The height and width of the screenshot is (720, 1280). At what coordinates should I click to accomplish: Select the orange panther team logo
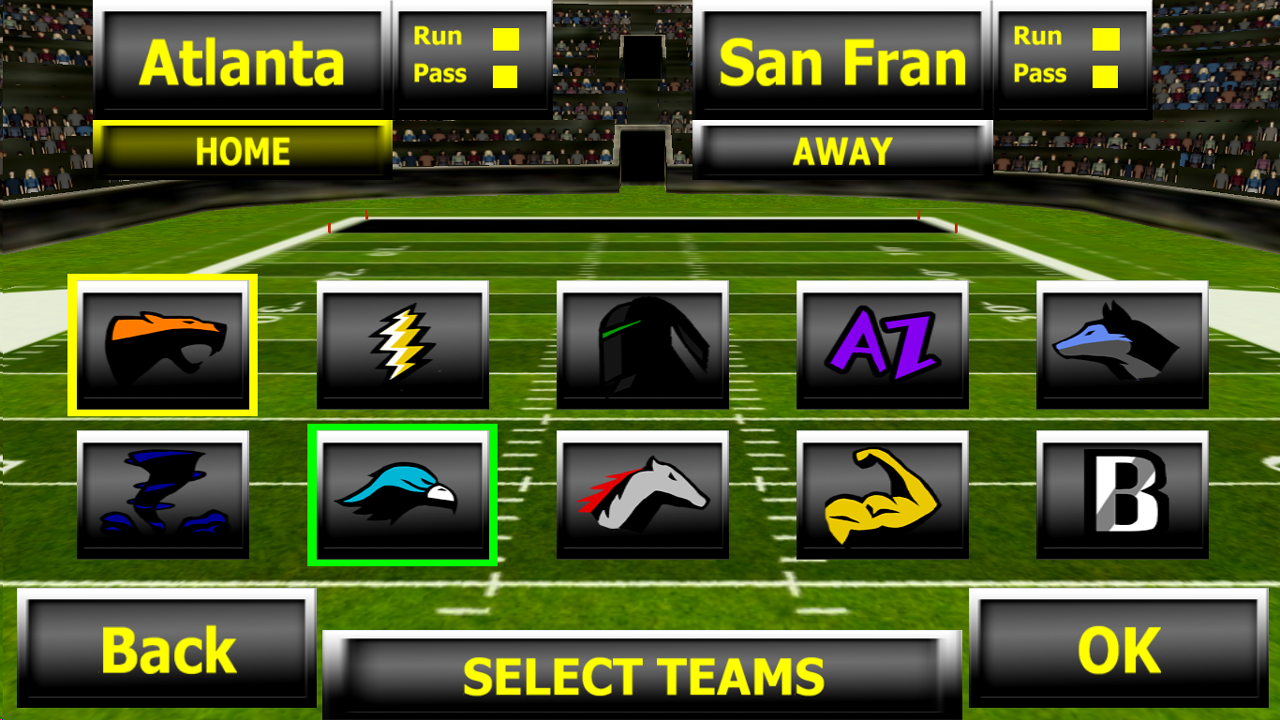pos(165,345)
